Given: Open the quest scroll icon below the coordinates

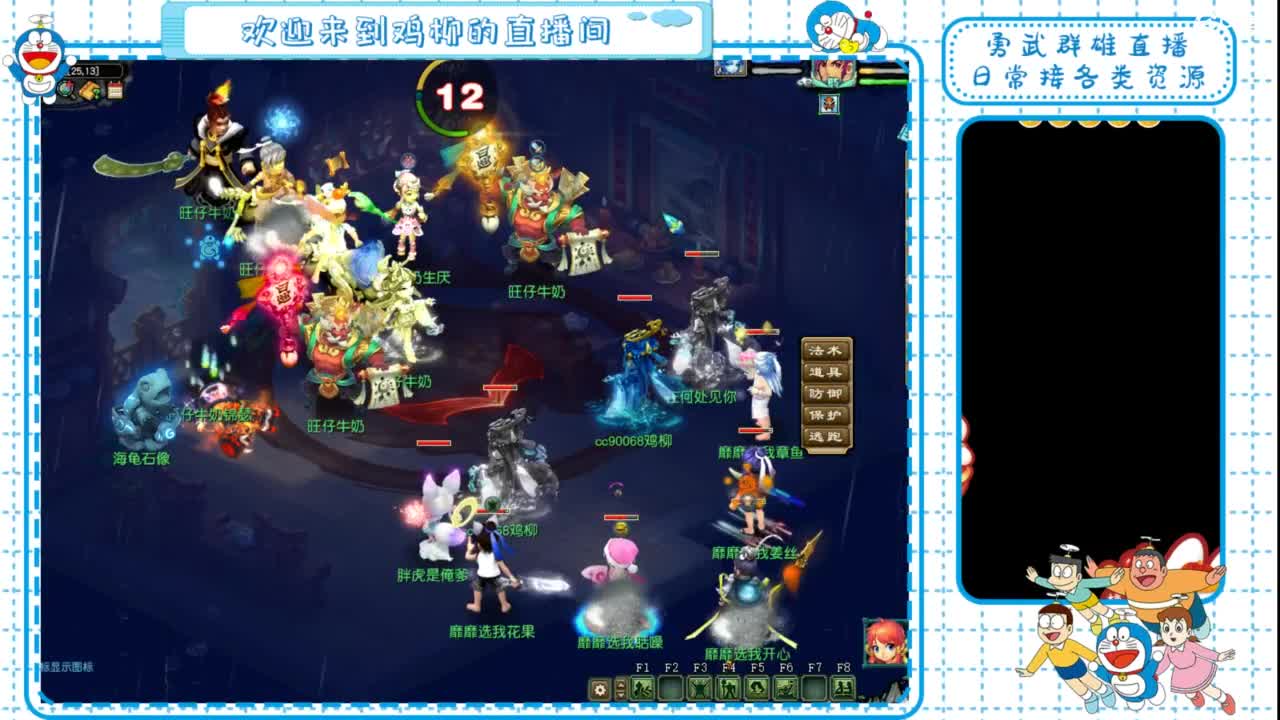Looking at the screenshot, I should click(x=90, y=91).
